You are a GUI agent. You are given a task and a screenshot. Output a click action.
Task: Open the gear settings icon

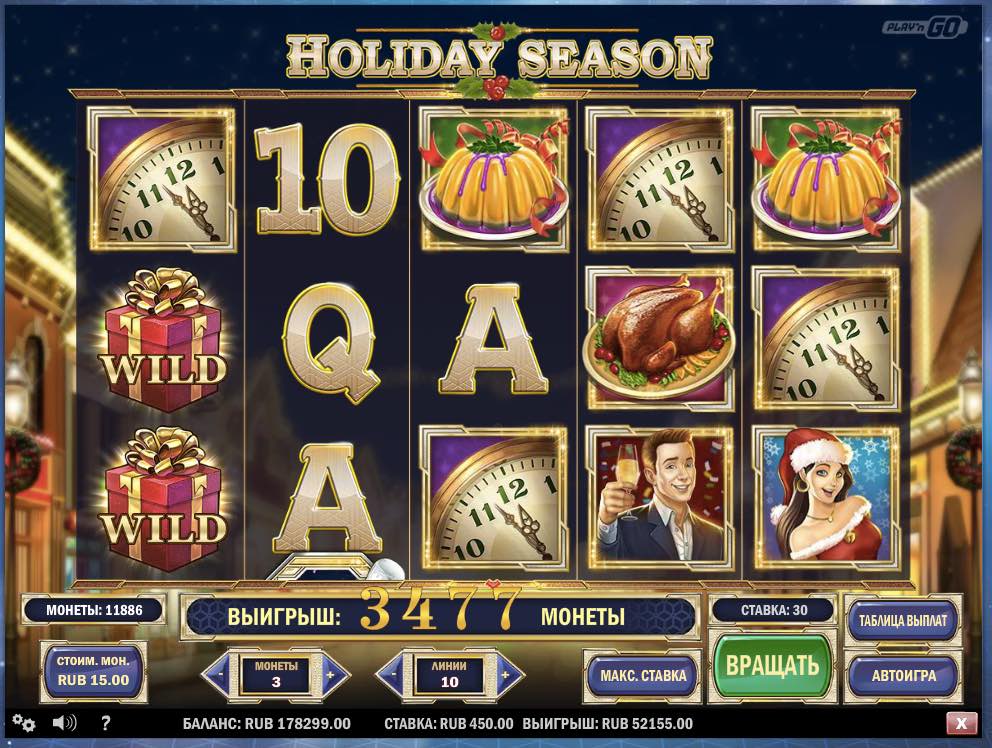tap(23, 723)
